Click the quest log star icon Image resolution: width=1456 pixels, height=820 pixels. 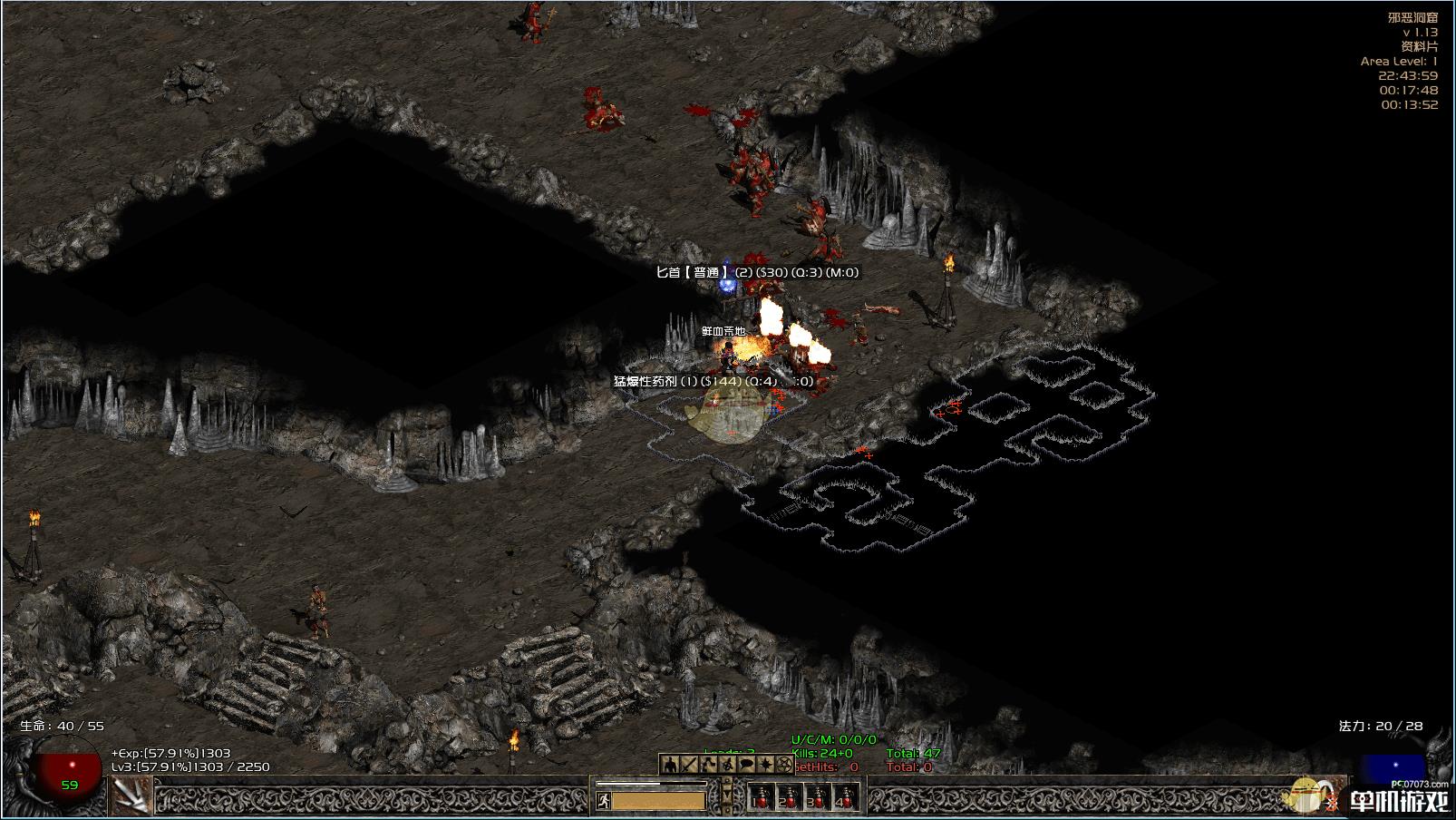pos(766,764)
